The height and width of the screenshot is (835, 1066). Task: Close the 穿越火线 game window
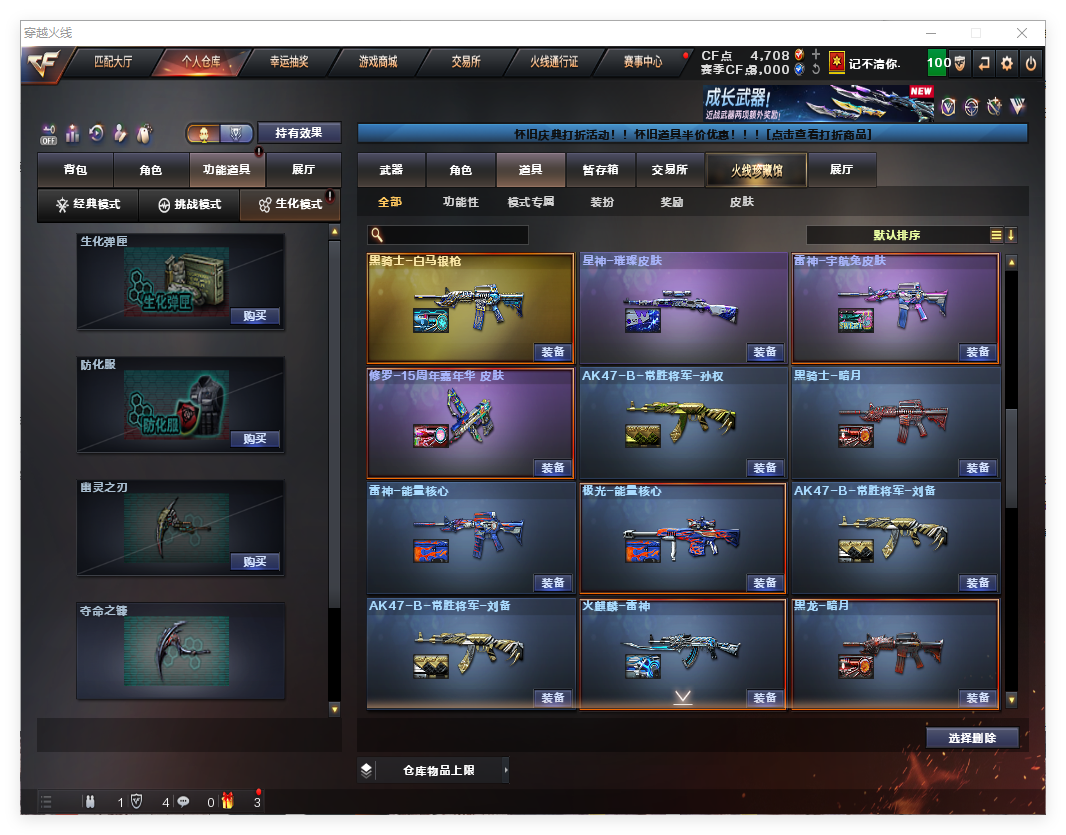[x=1022, y=33]
